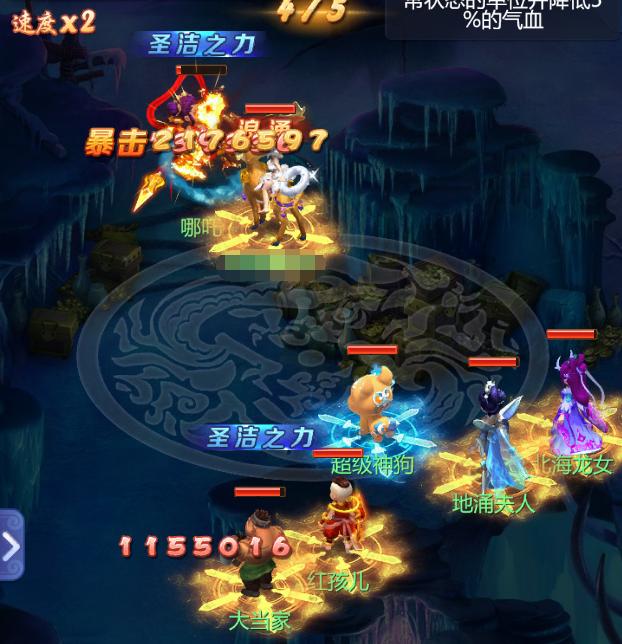Expand the side panel arrow tab
Viewport: 622px width, 644px height.
(10, 545)
